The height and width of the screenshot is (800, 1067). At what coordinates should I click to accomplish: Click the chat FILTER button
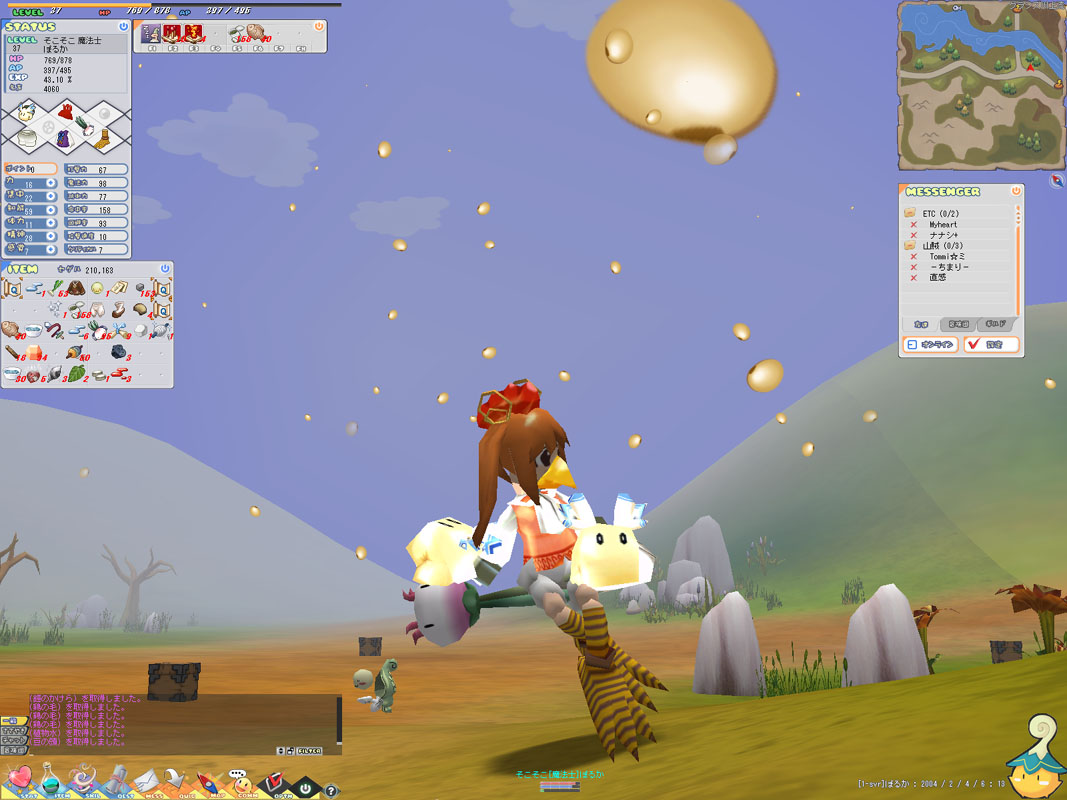point(309,750)
